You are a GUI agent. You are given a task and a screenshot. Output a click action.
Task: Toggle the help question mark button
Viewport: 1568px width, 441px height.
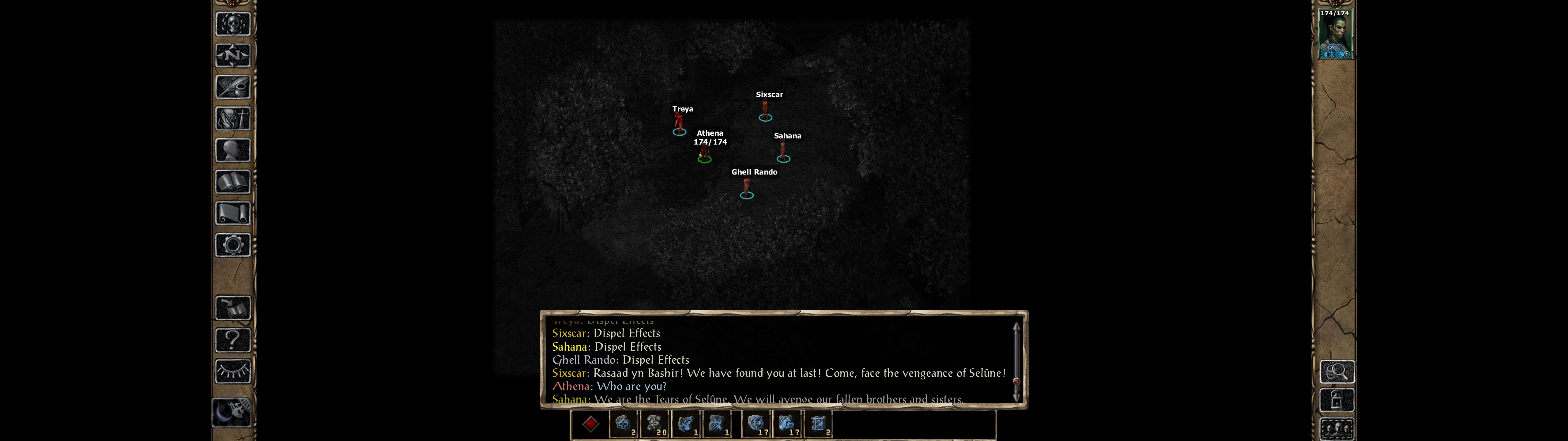point(233,340)
